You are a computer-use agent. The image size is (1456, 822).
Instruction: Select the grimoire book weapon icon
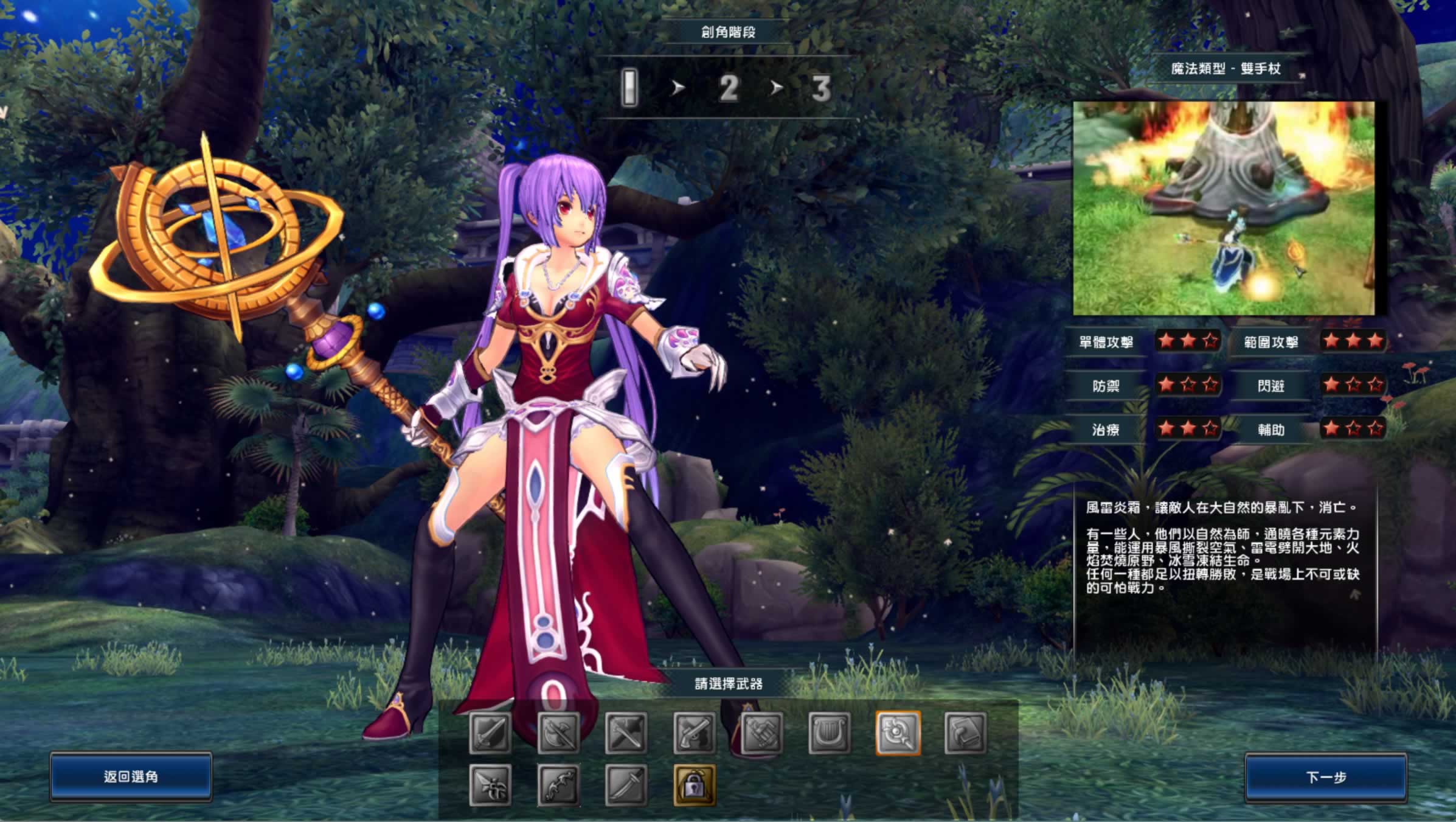click(x=966, y=733)
